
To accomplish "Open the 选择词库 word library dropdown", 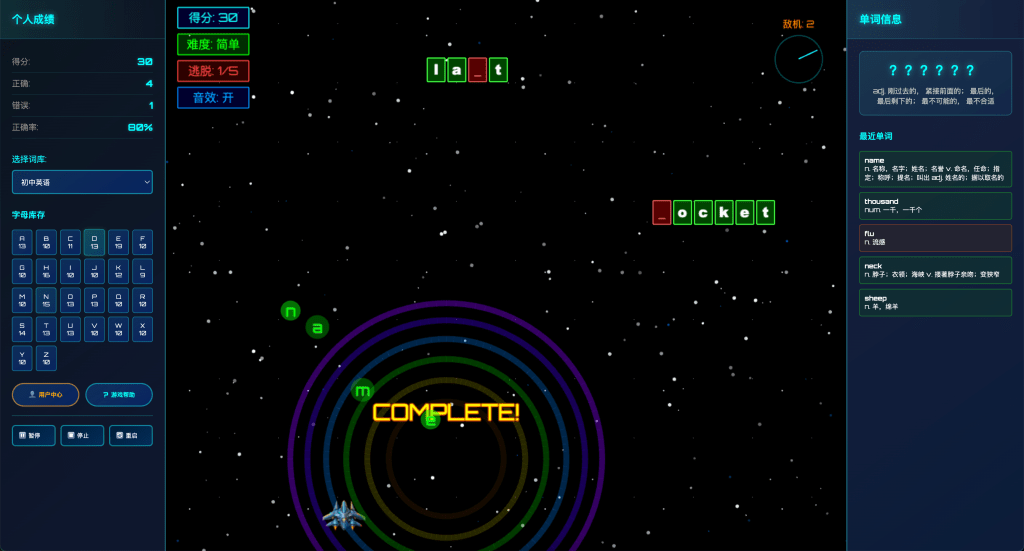I will (82, 182).
